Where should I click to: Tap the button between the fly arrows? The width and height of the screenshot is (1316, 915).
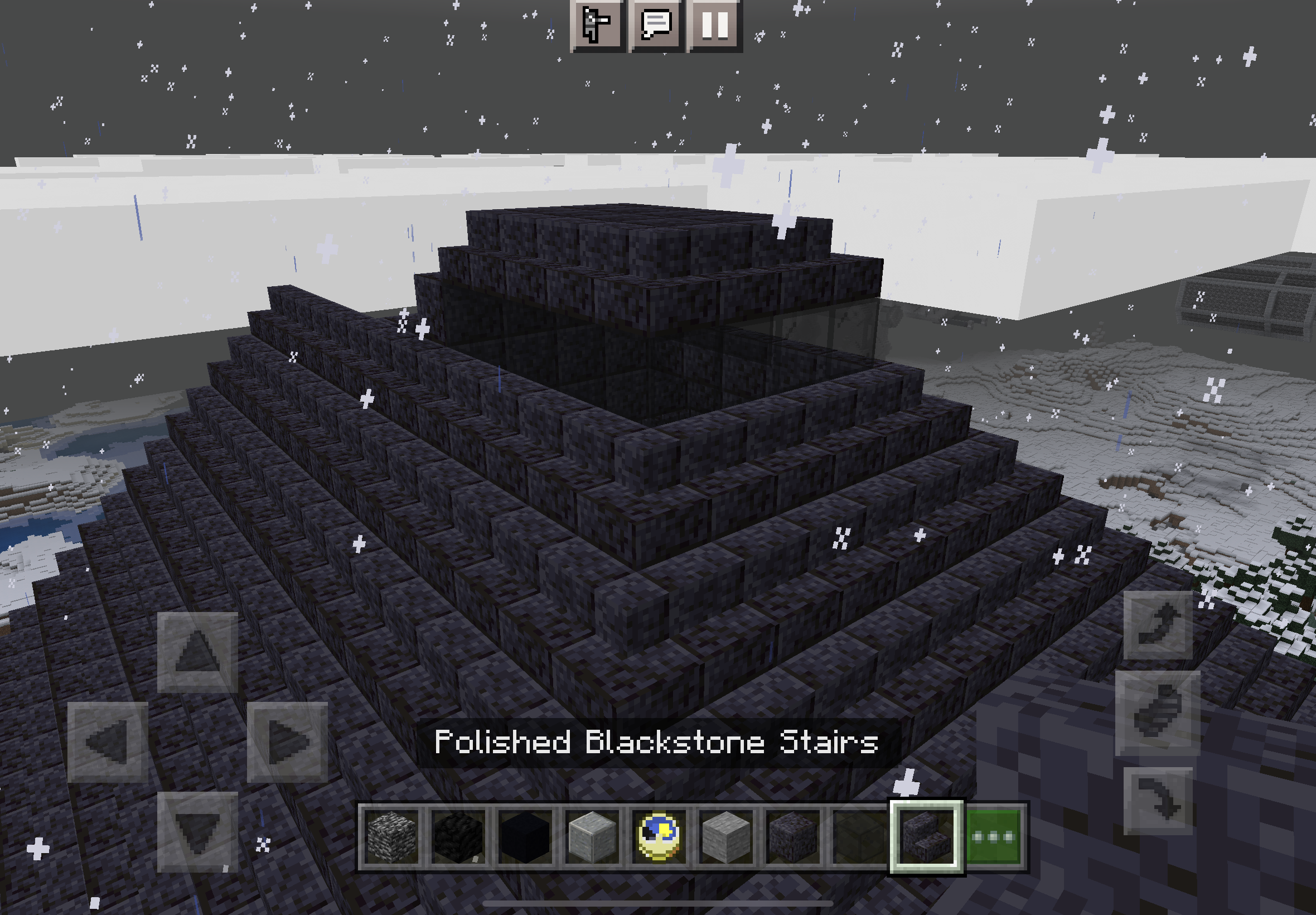point(1157,713)
